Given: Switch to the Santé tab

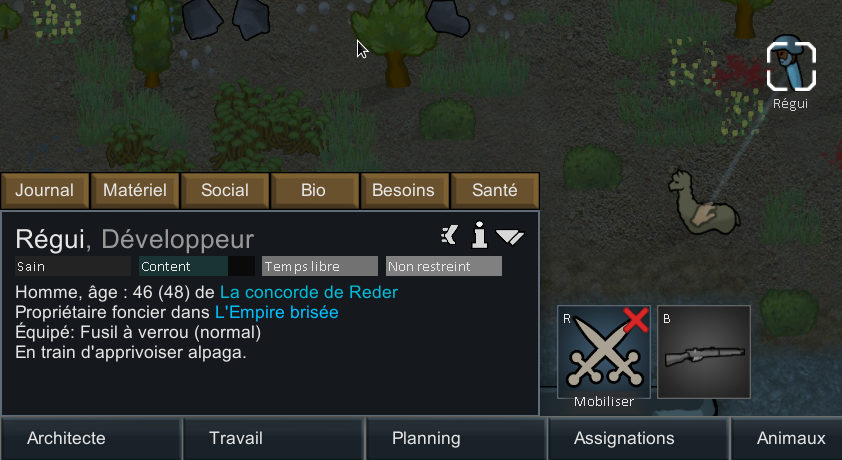Looking at the screenshot, I should (494, 190).
